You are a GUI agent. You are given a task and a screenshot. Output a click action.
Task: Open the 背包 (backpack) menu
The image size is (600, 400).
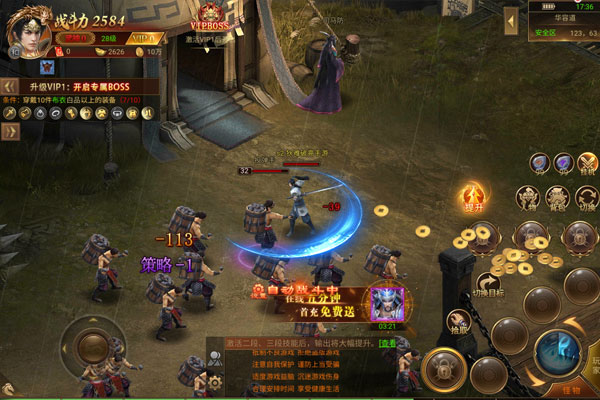point(558,196)
